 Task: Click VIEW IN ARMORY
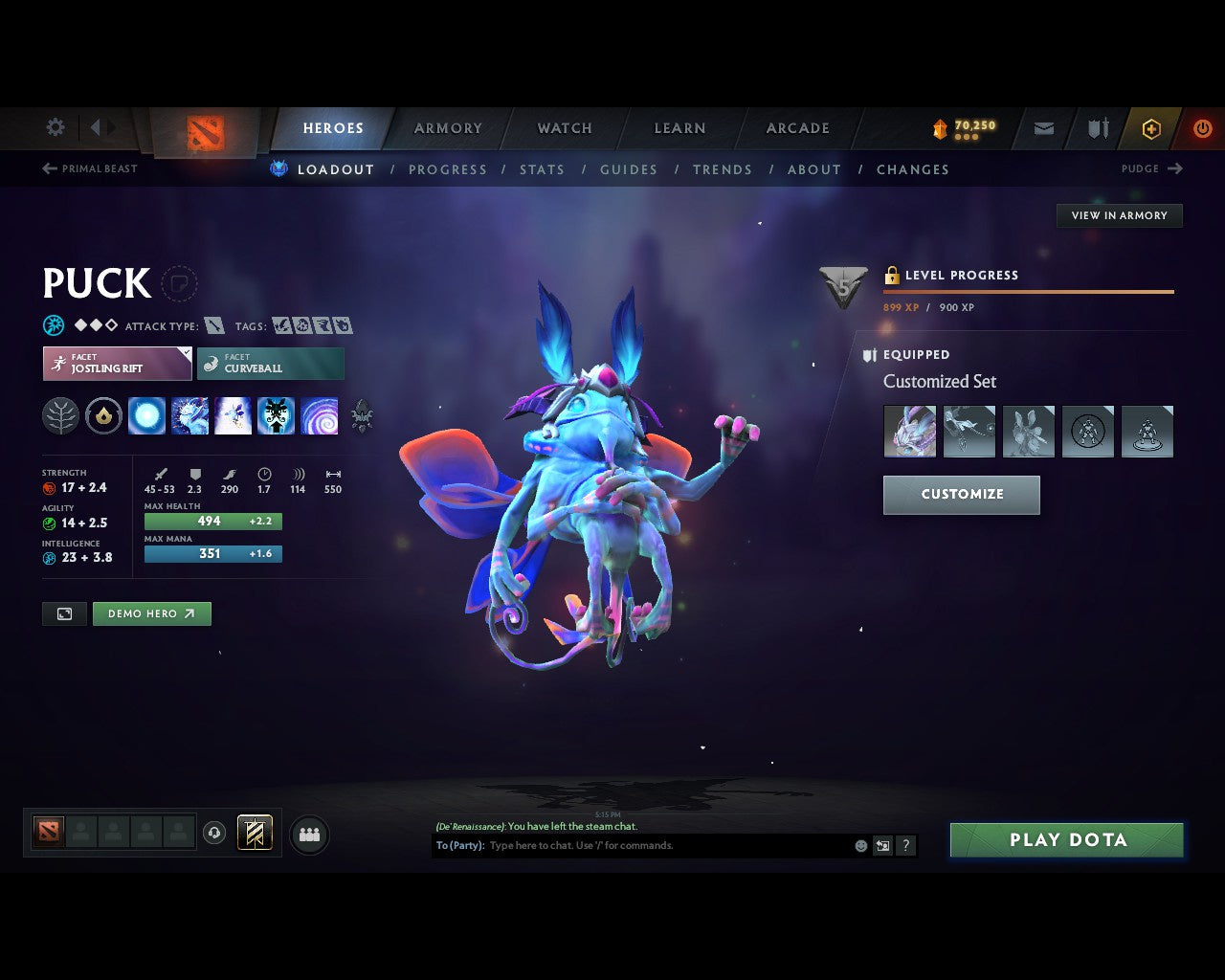(1119, 215)
